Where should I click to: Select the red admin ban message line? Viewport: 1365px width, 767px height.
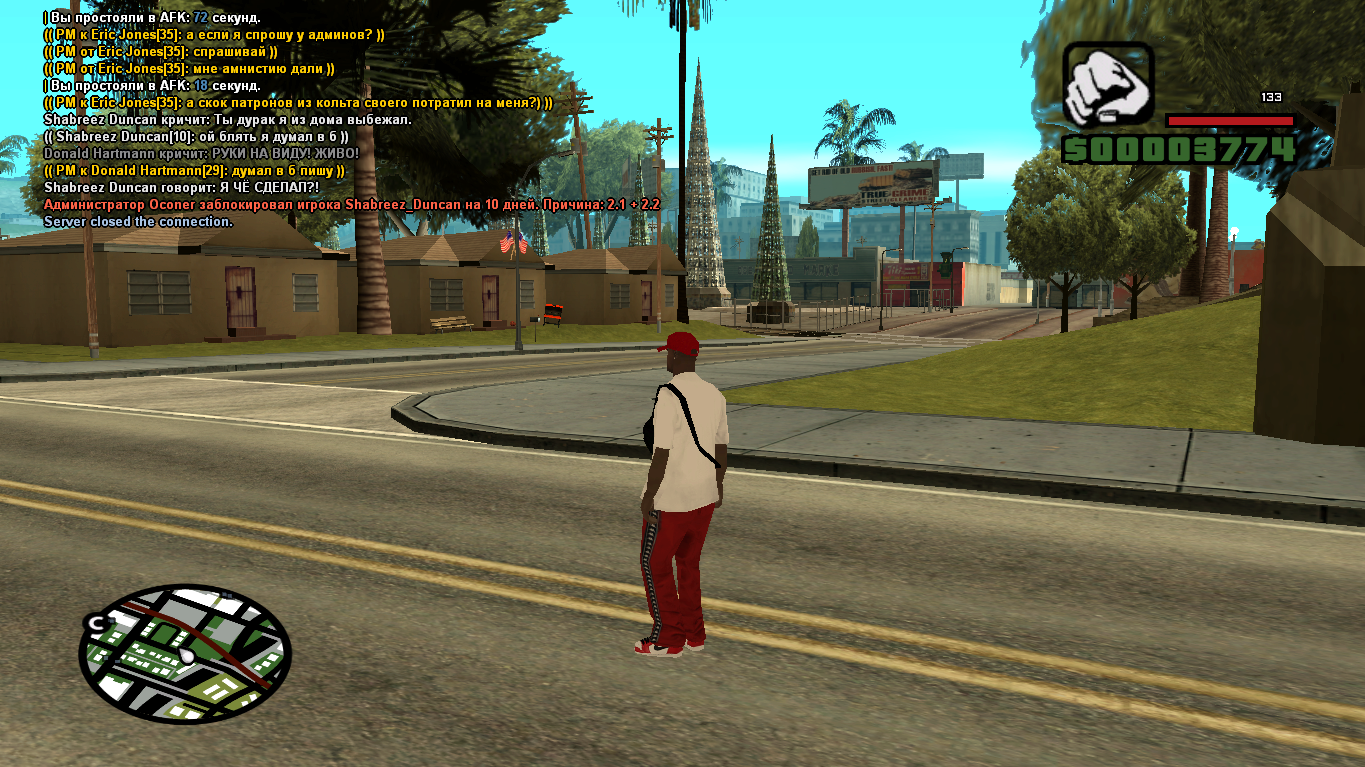click(351, 204)
